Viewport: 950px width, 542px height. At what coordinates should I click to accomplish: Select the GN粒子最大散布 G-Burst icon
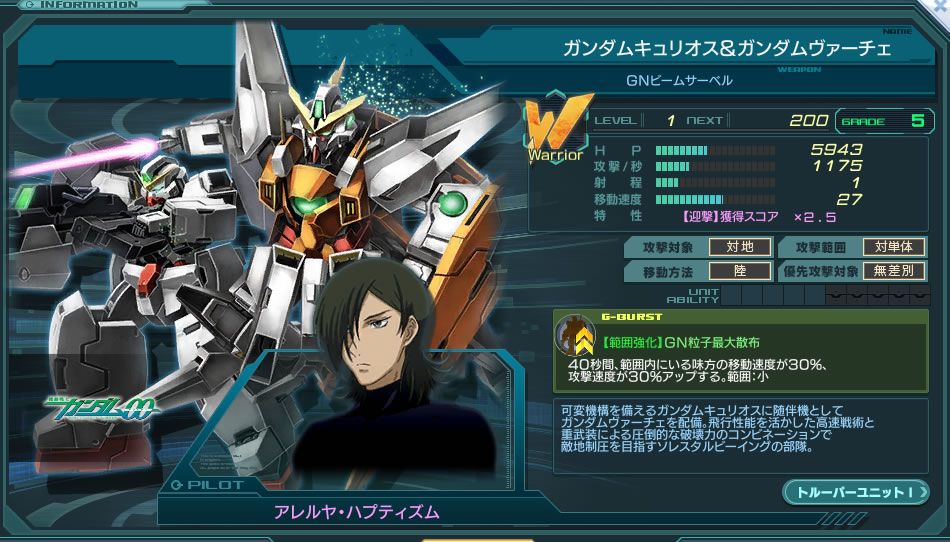576,337
